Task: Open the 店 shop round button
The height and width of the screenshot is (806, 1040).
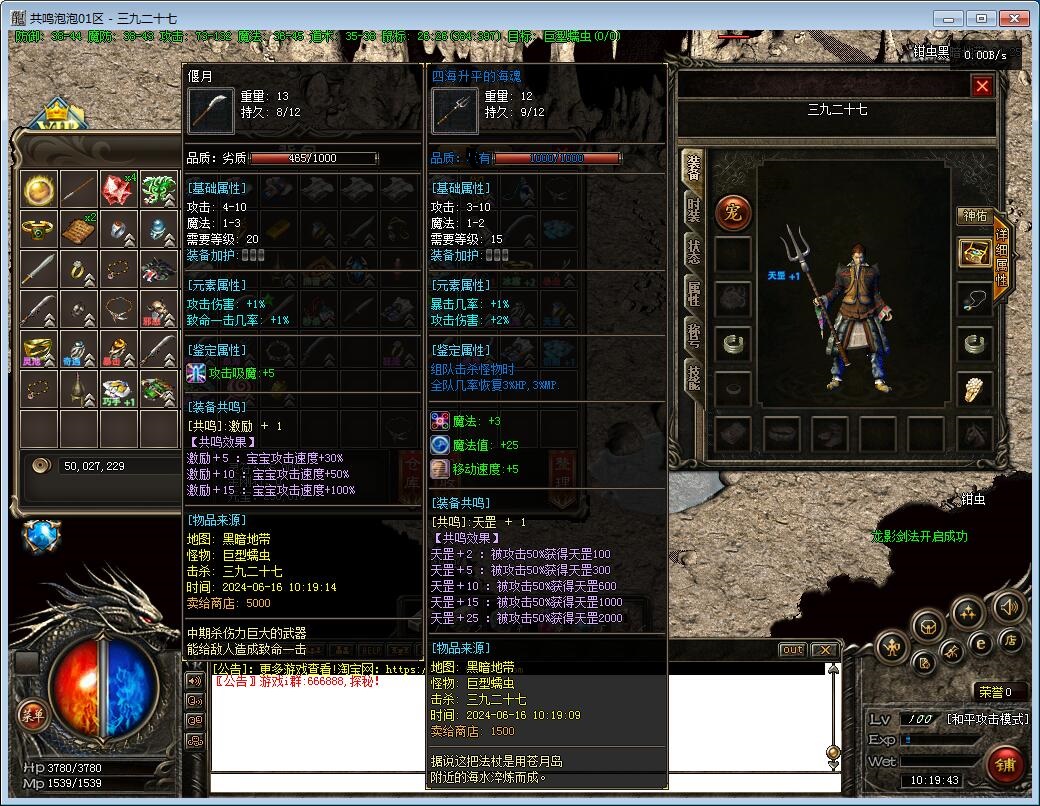Action: (x=1011, y=638)
